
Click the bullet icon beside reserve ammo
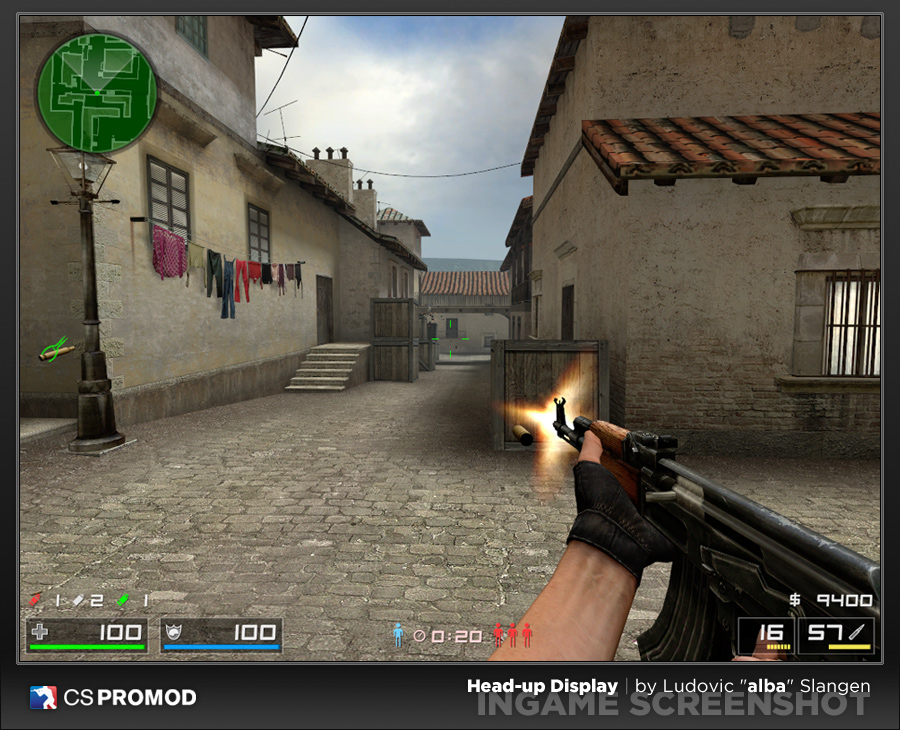(859, 632)
